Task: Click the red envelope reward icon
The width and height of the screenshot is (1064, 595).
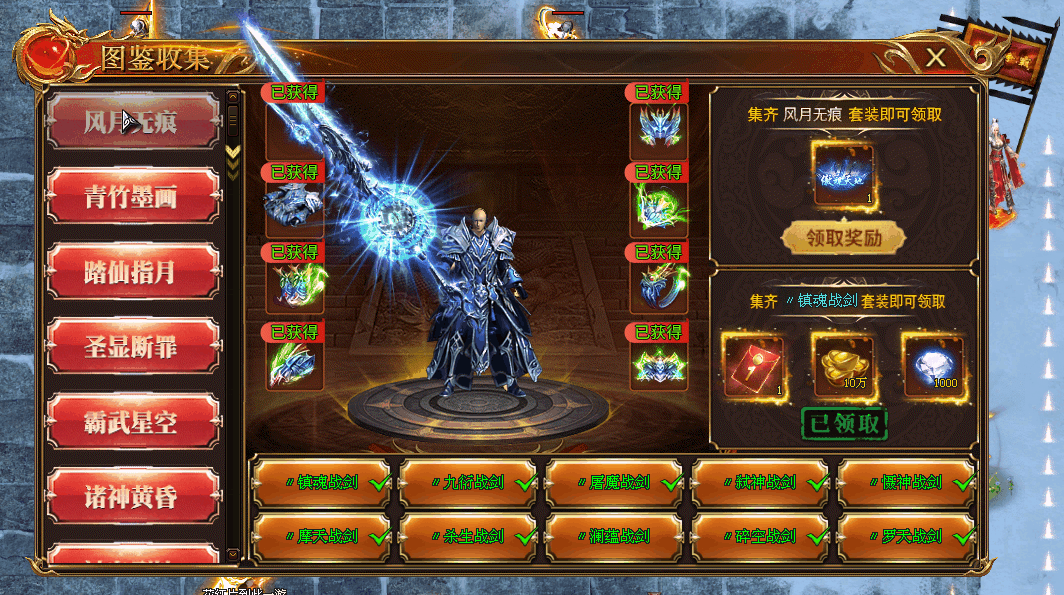Action: (x=751, y=363)
